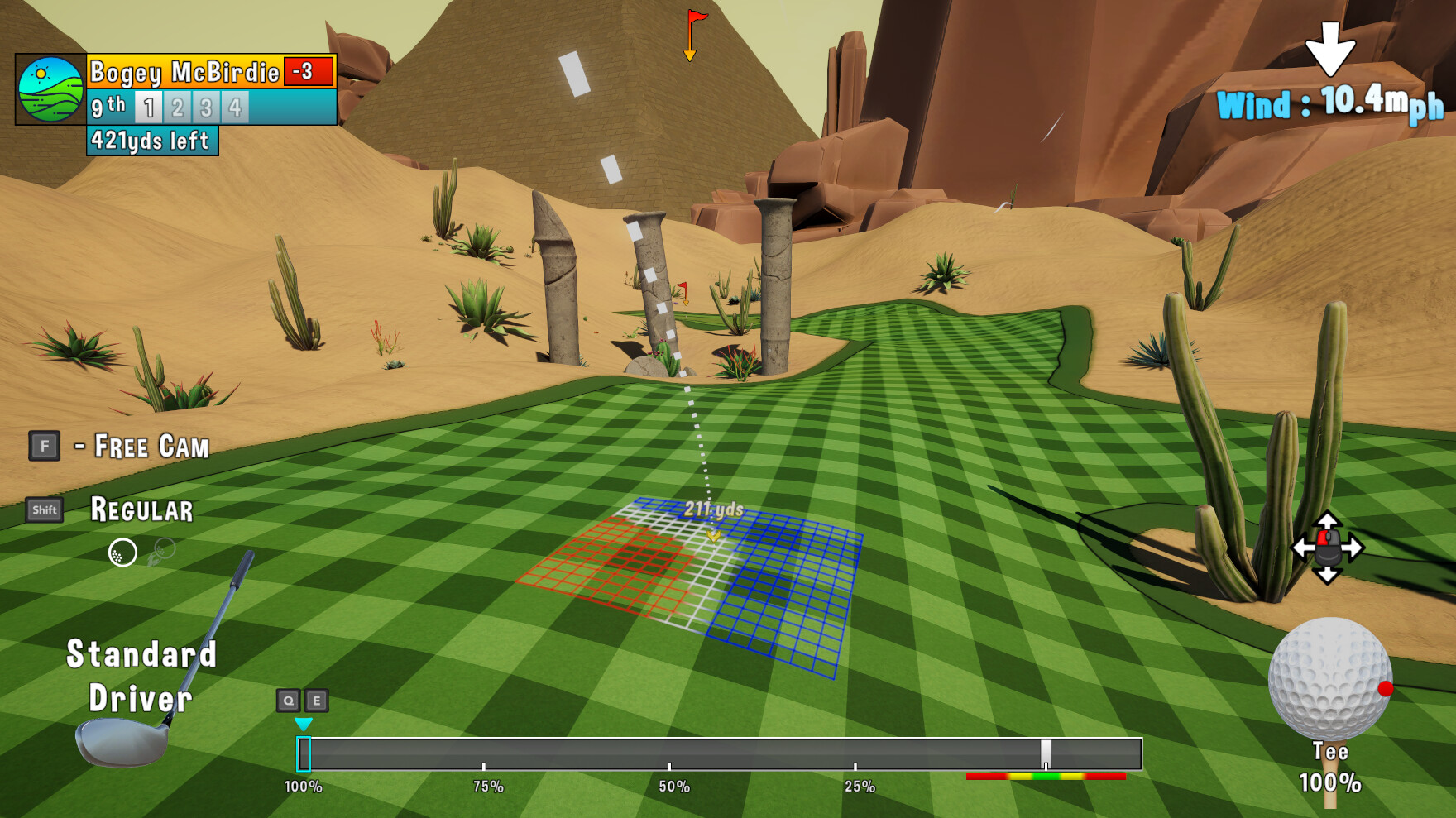Toggle the E club selection key
Image resolution: width=1456 pixels, height=818 pixels.
315,699
